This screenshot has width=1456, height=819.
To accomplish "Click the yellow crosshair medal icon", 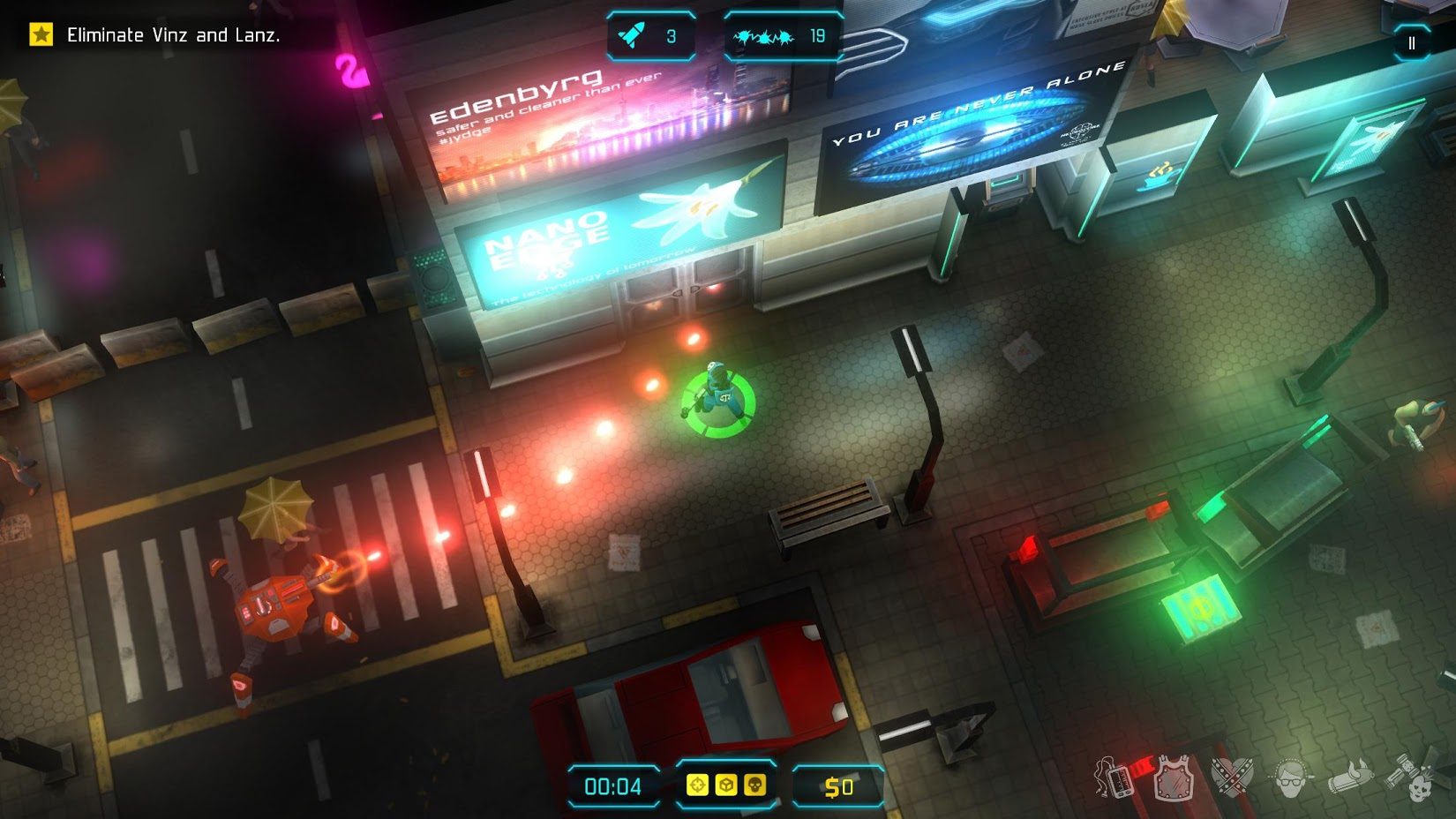I will (697, 785).
